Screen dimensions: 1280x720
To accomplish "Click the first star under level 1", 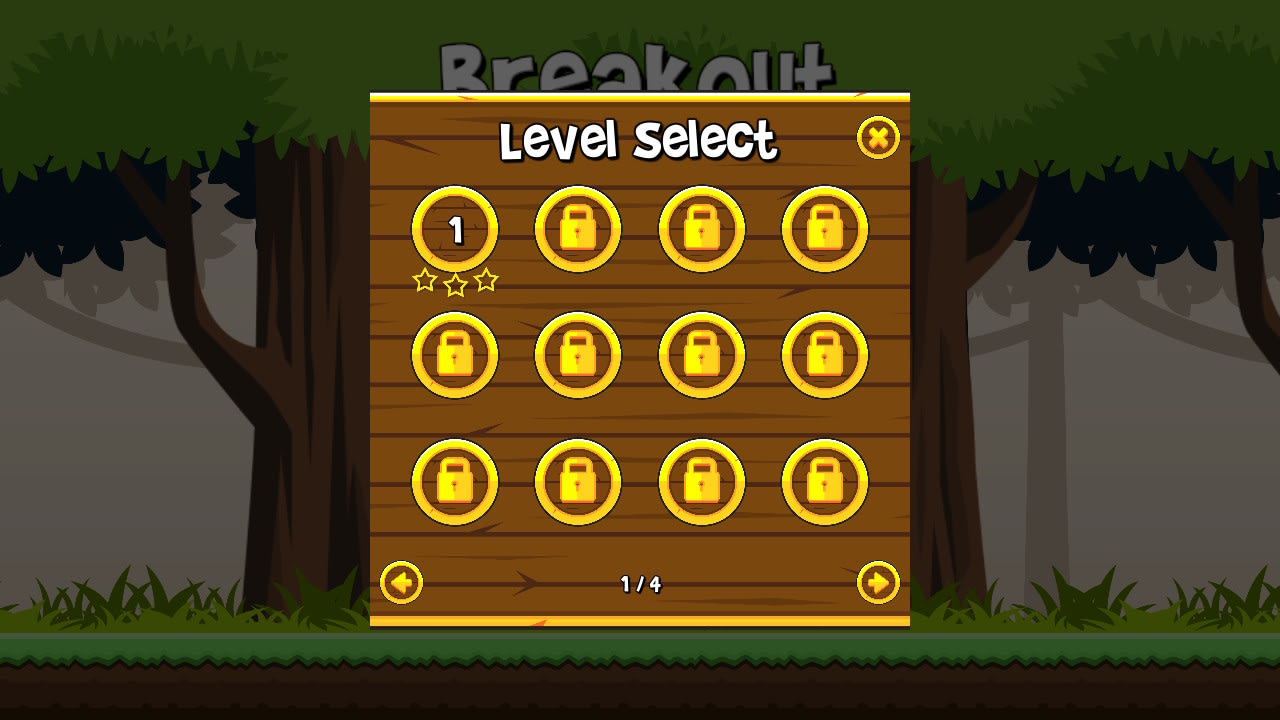I will [423, 281].
